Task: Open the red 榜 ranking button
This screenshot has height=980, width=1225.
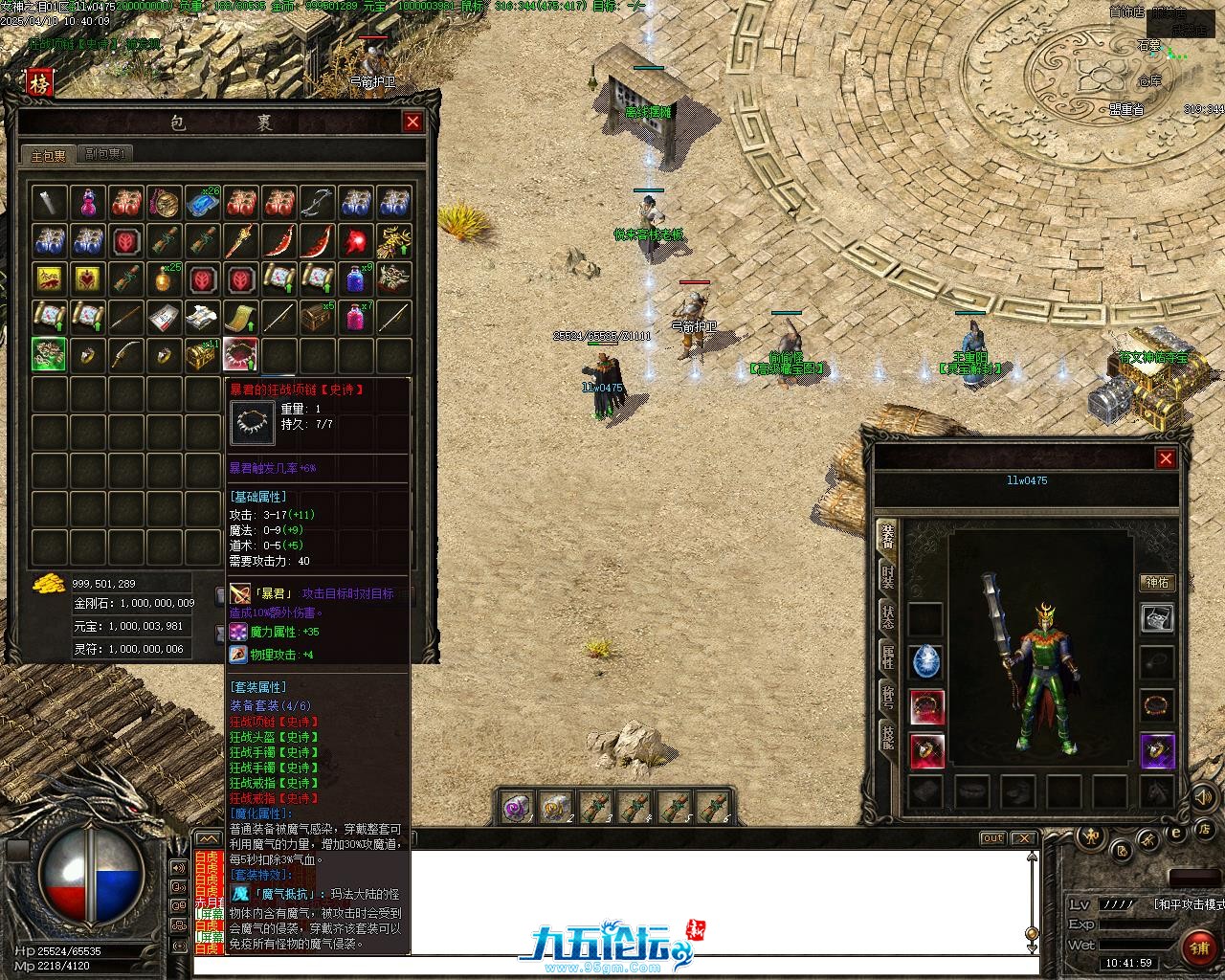Action: [40, 84]
